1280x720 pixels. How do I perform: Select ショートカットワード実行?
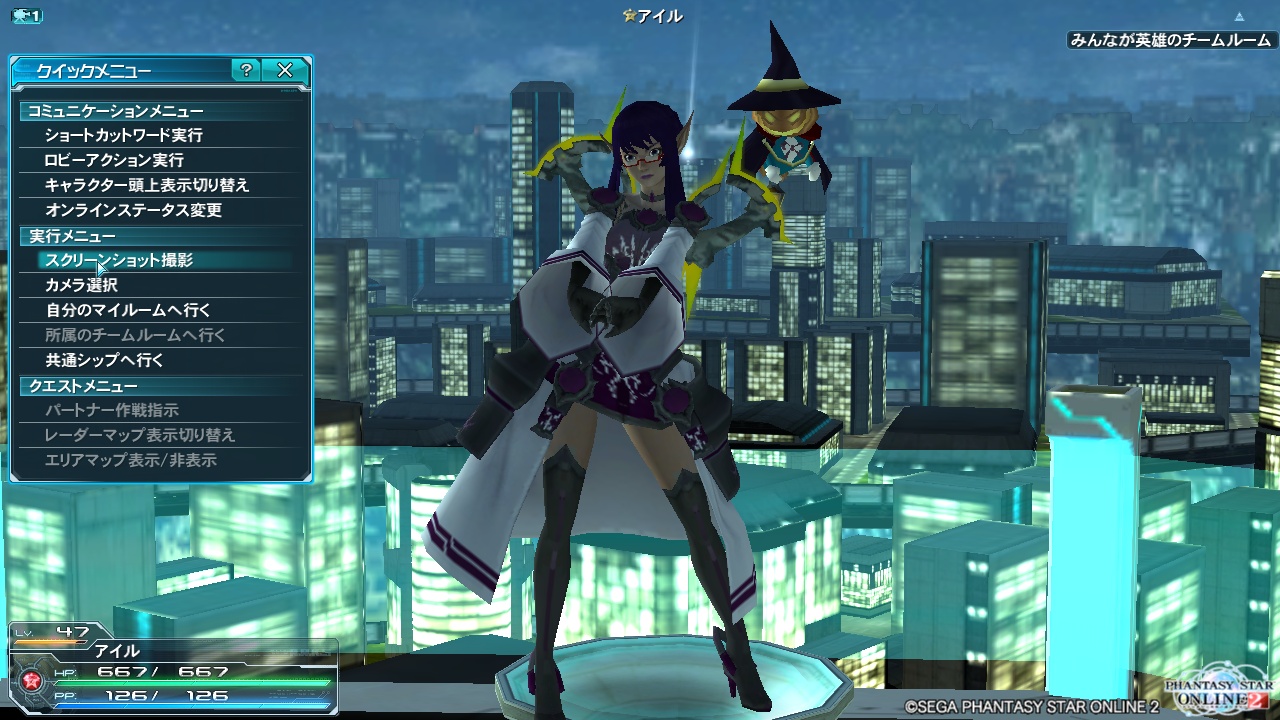coord(123,135)
